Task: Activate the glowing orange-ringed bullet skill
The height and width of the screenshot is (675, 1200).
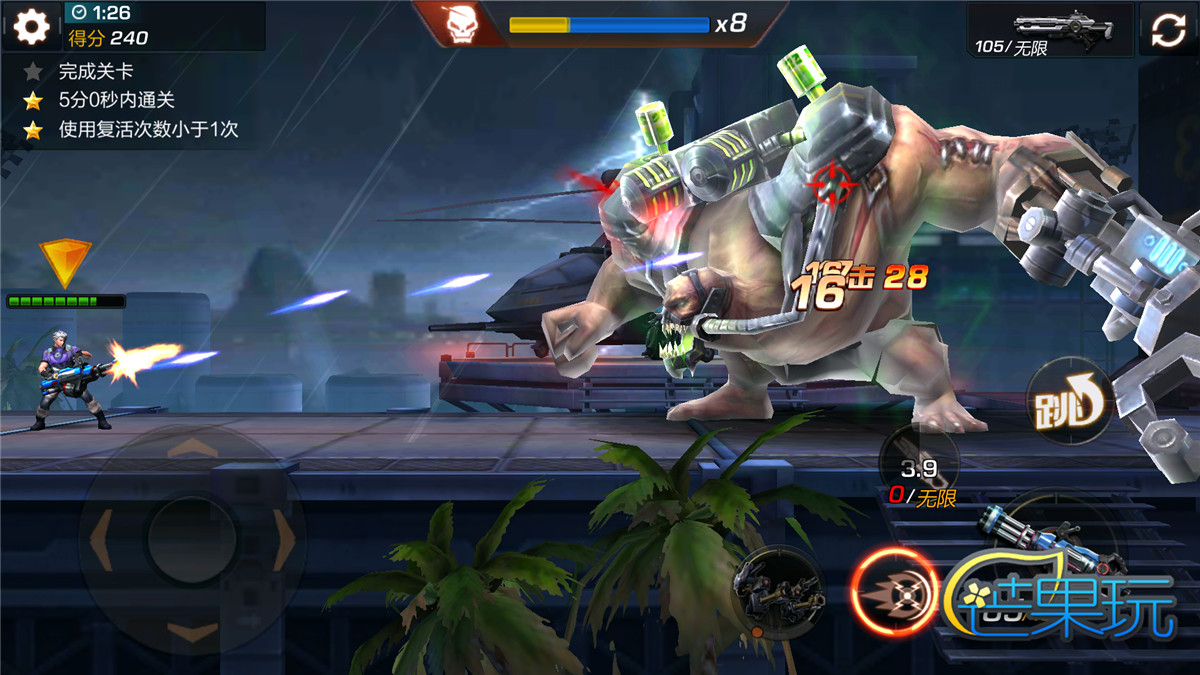Action: (x=893, y=592)
